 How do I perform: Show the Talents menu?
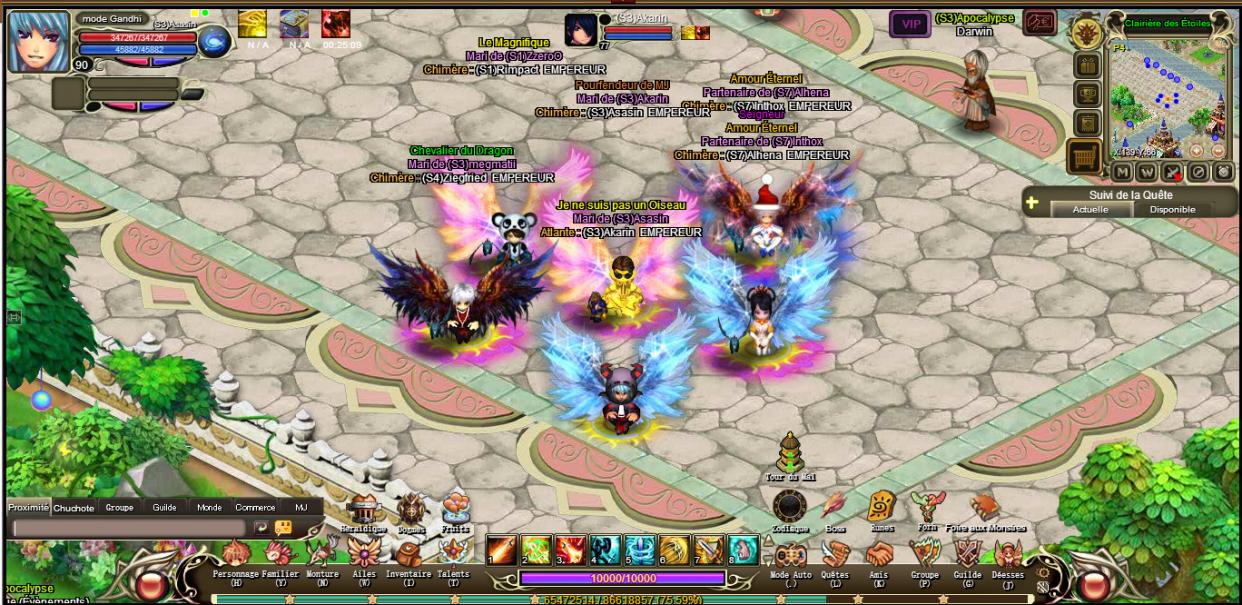coord(453,555)
